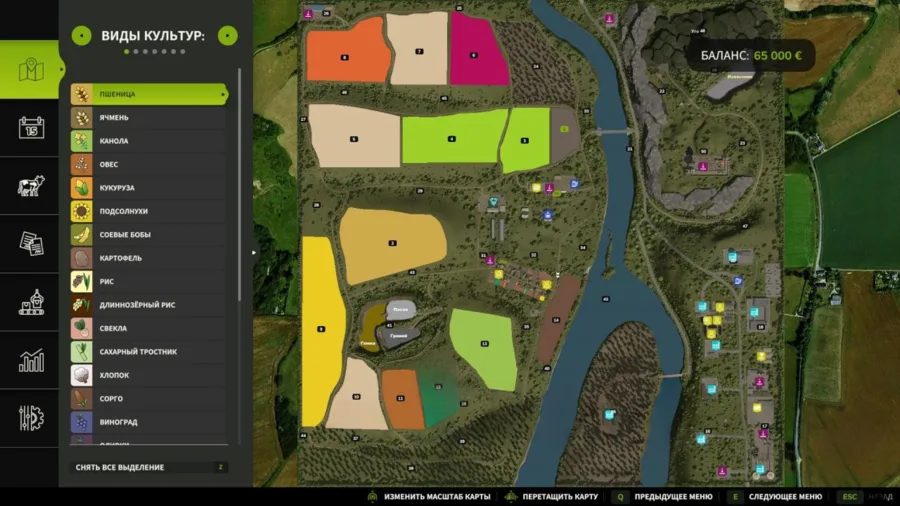This screenshot has width=900, height=506.
Task: Toggle the Свекла crop filter
Action: coord(150,328)
